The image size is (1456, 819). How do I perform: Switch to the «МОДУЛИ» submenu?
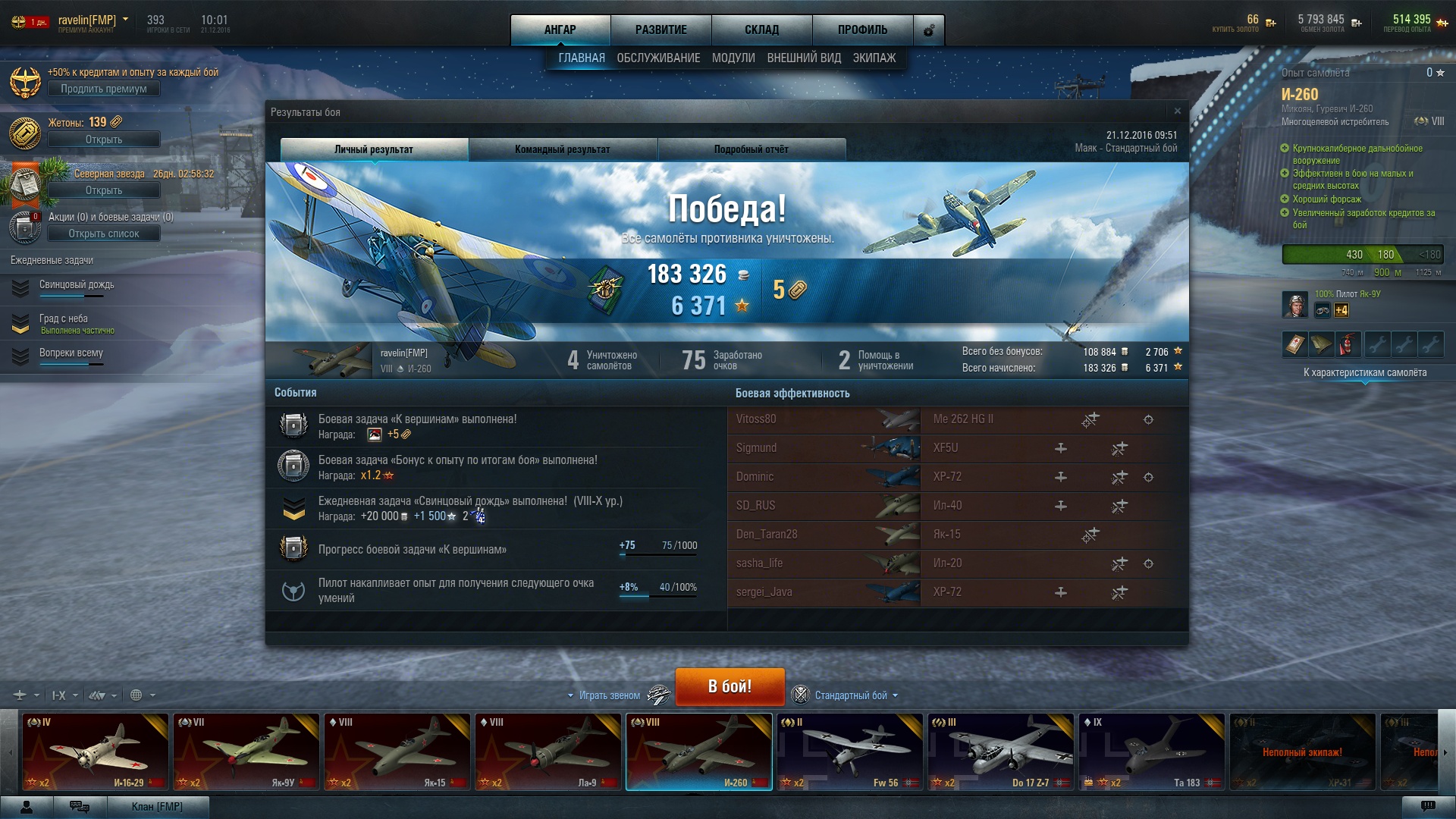click(x=733, y=58)
